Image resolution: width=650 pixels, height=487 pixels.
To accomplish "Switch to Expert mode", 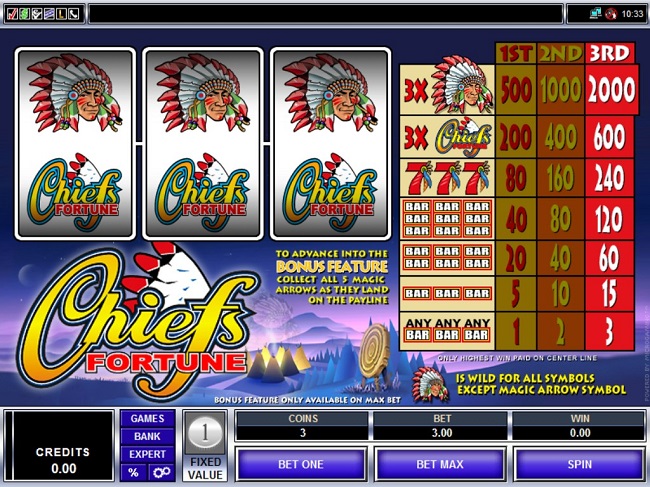I will (x=147, y=454).
